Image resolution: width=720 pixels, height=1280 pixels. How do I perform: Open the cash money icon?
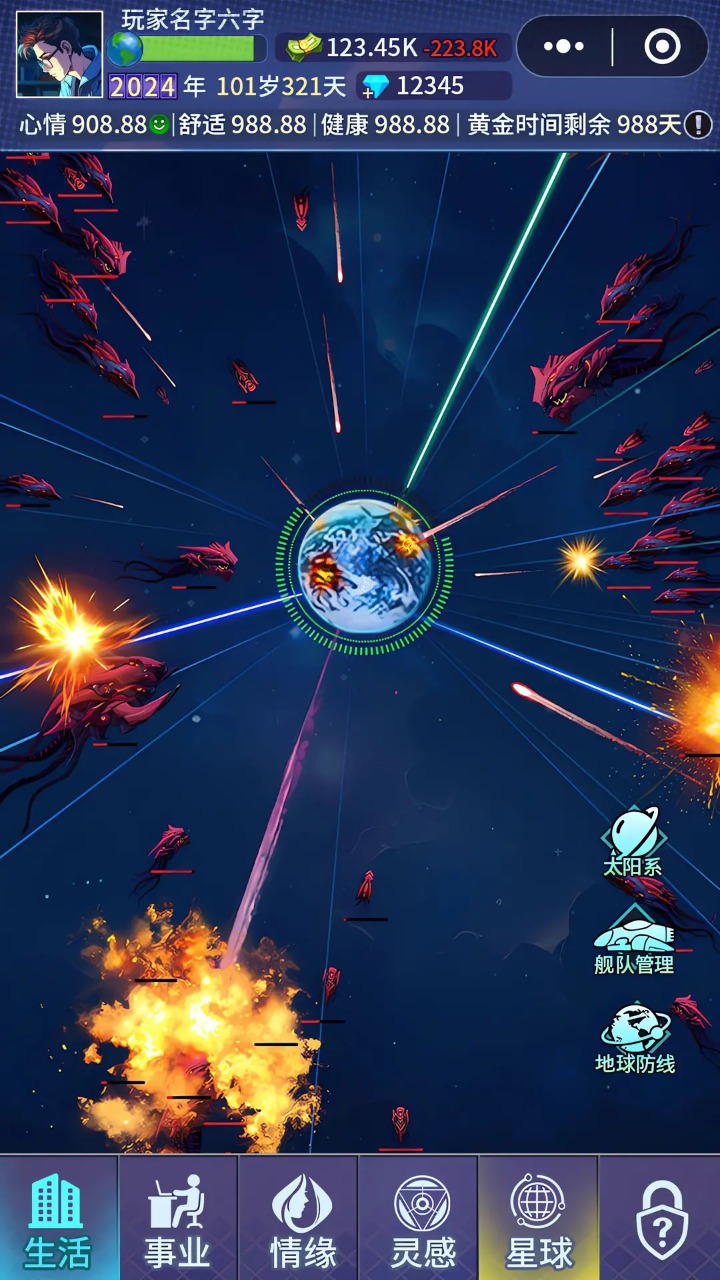tap(304, 47)
